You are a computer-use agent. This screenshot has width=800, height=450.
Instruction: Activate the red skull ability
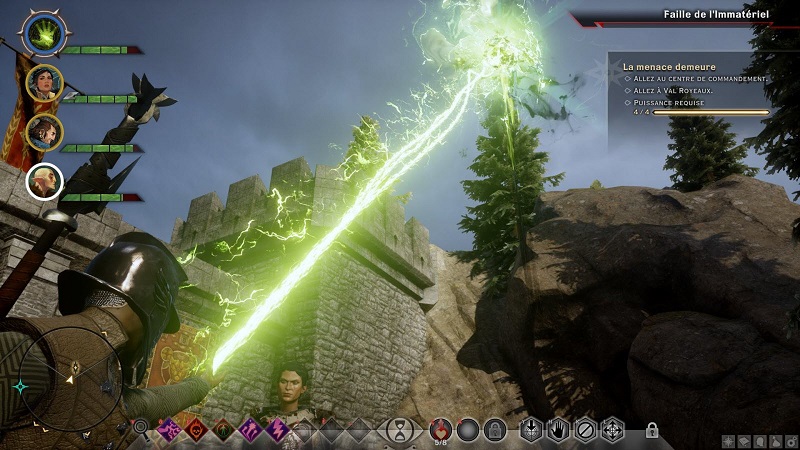(x=193, y=430)
